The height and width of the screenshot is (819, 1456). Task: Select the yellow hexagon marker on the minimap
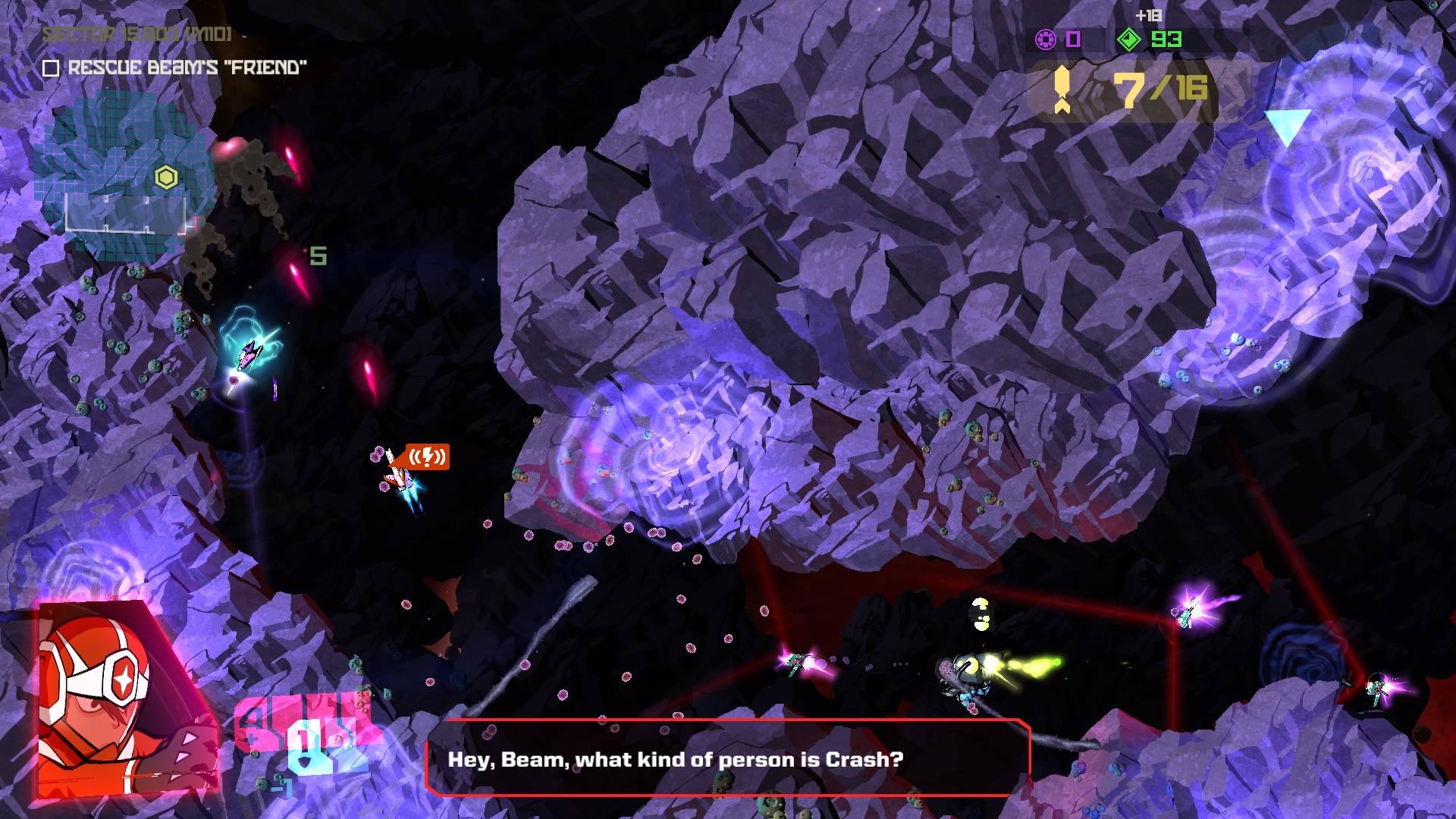(x=166, y=178)
